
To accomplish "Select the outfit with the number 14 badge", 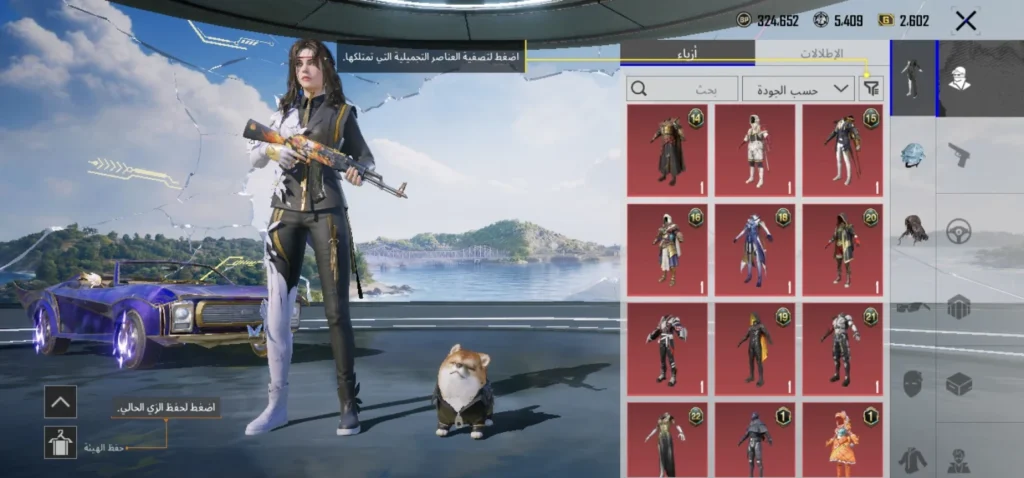I will click(x=667, y=151).
